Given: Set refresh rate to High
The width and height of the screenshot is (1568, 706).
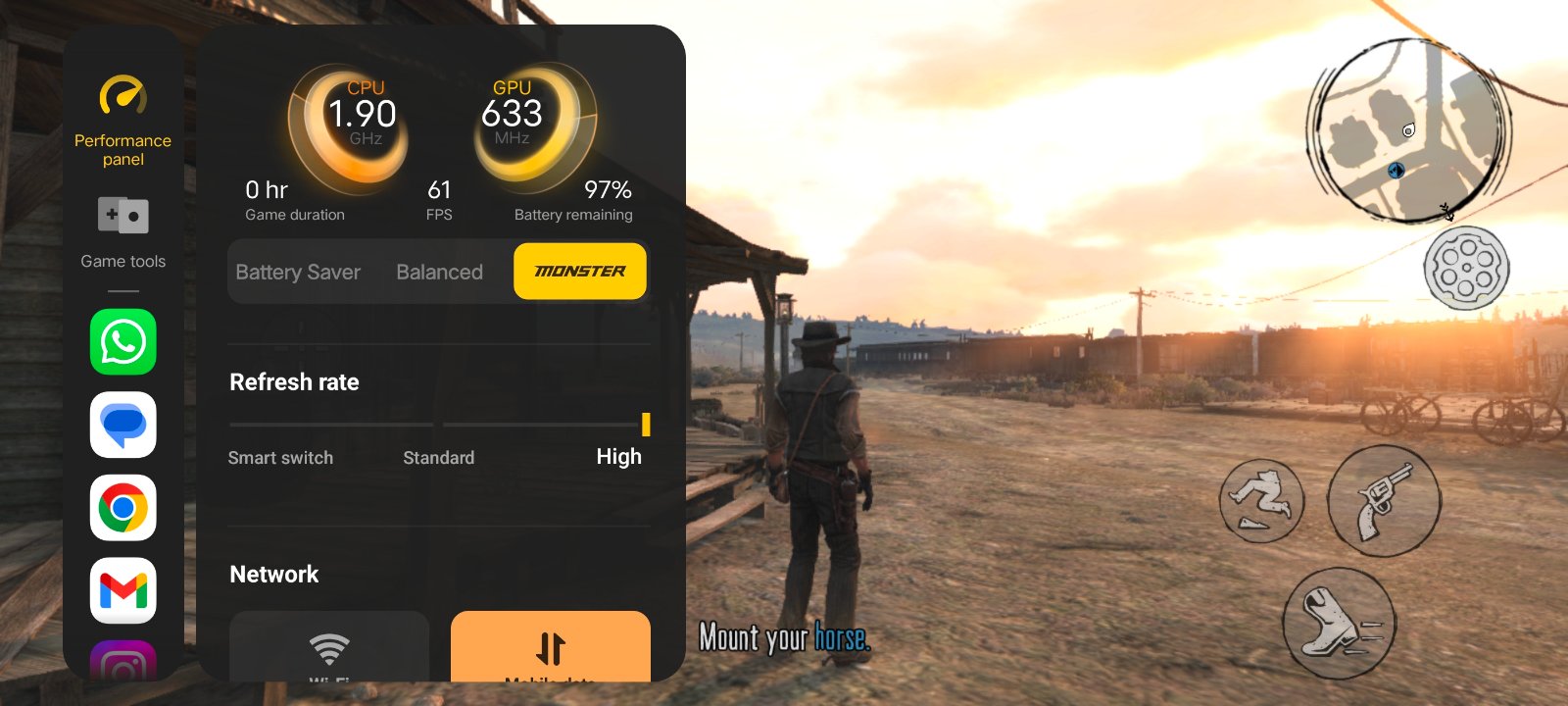Looking at the screenshot, I should tap(618, 456).
